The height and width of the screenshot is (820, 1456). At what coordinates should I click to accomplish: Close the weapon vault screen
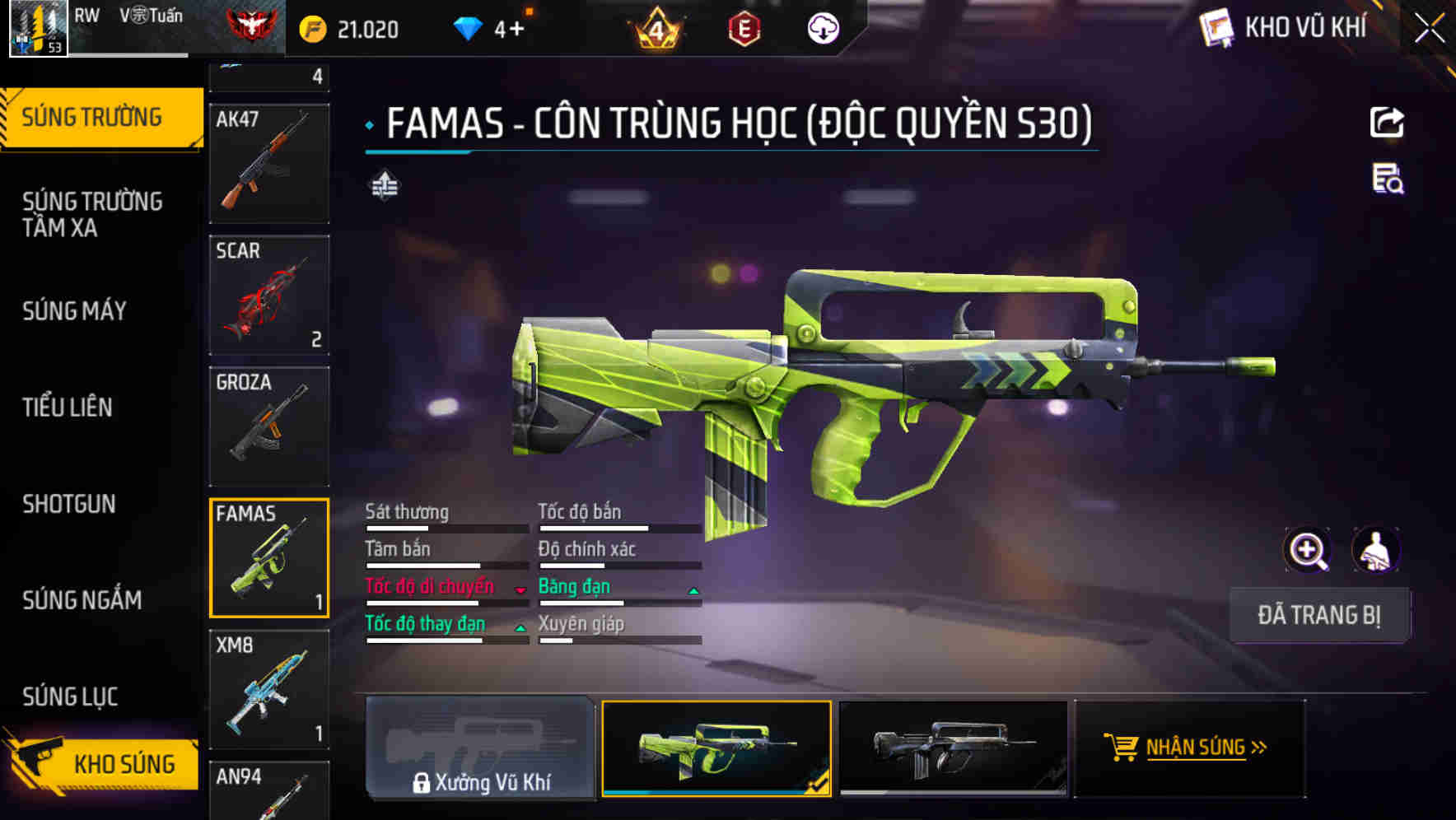pyautogui.click(x=1429, y=29)
